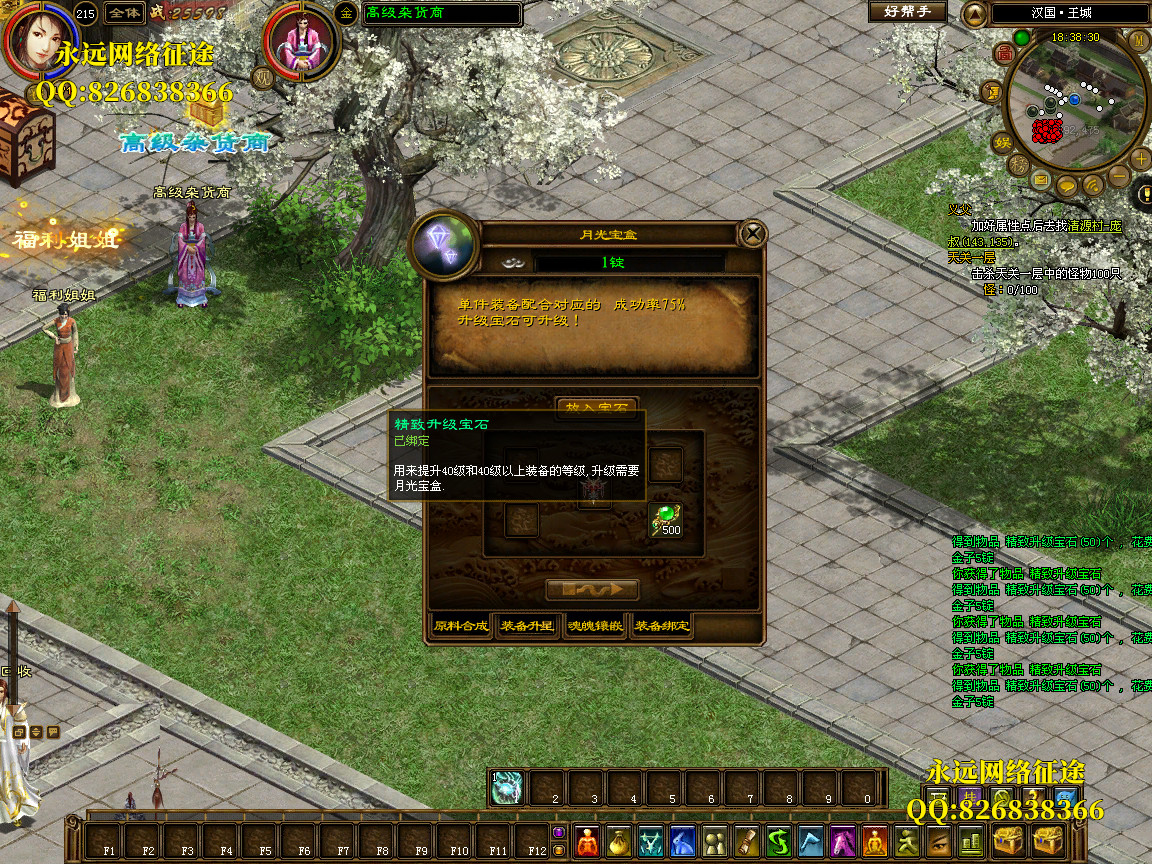Zoom out the minimap with the minus button
The image size is (1152, 864).
click(x=1119, y=178)
